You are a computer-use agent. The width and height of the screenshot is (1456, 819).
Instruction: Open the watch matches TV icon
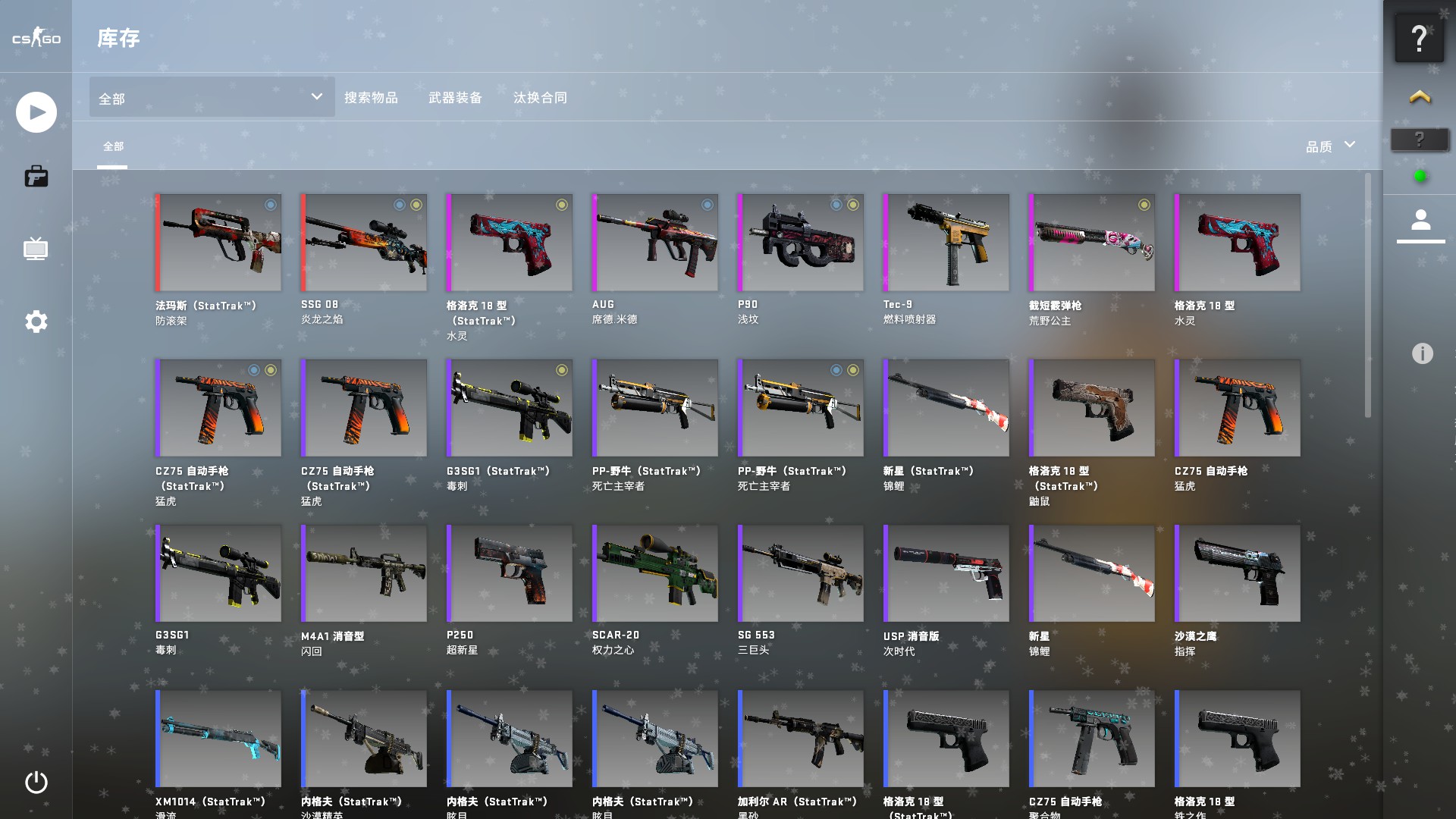pyautogui.click(x=36, y=249)
